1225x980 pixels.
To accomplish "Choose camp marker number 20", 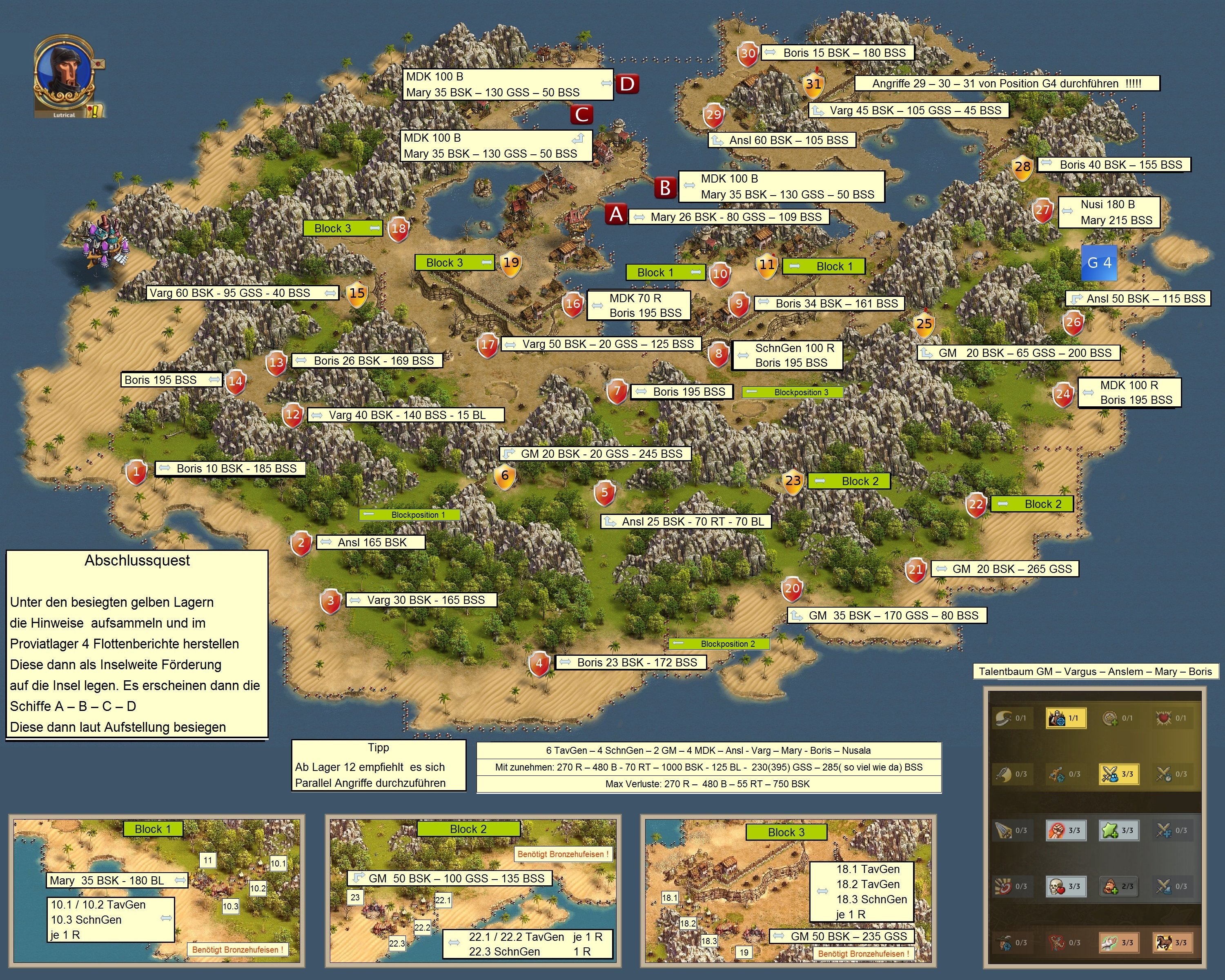I will tap(792, 588).
